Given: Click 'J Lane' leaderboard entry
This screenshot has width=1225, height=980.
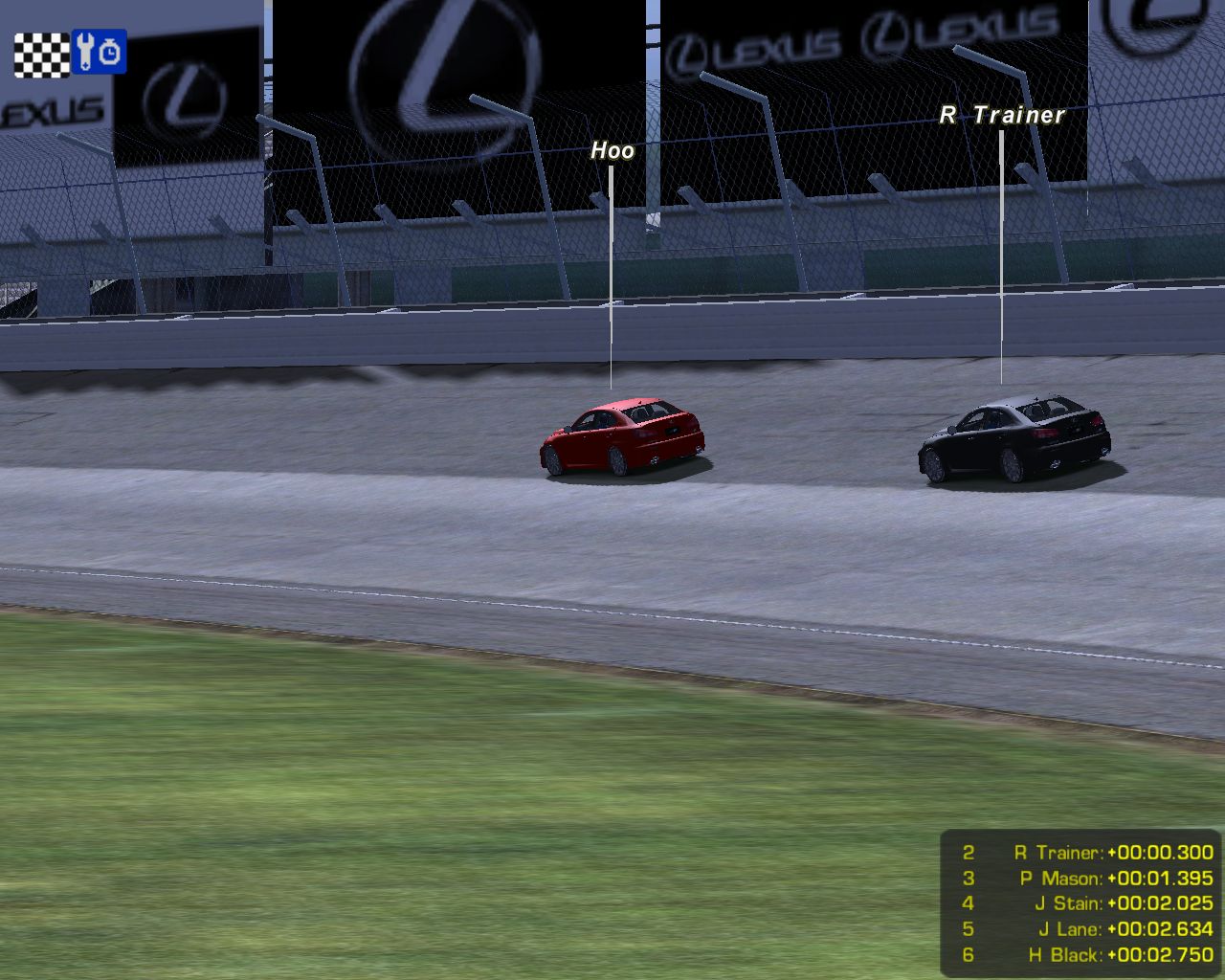Looking at the screenshot, I should click(1072, 929).
